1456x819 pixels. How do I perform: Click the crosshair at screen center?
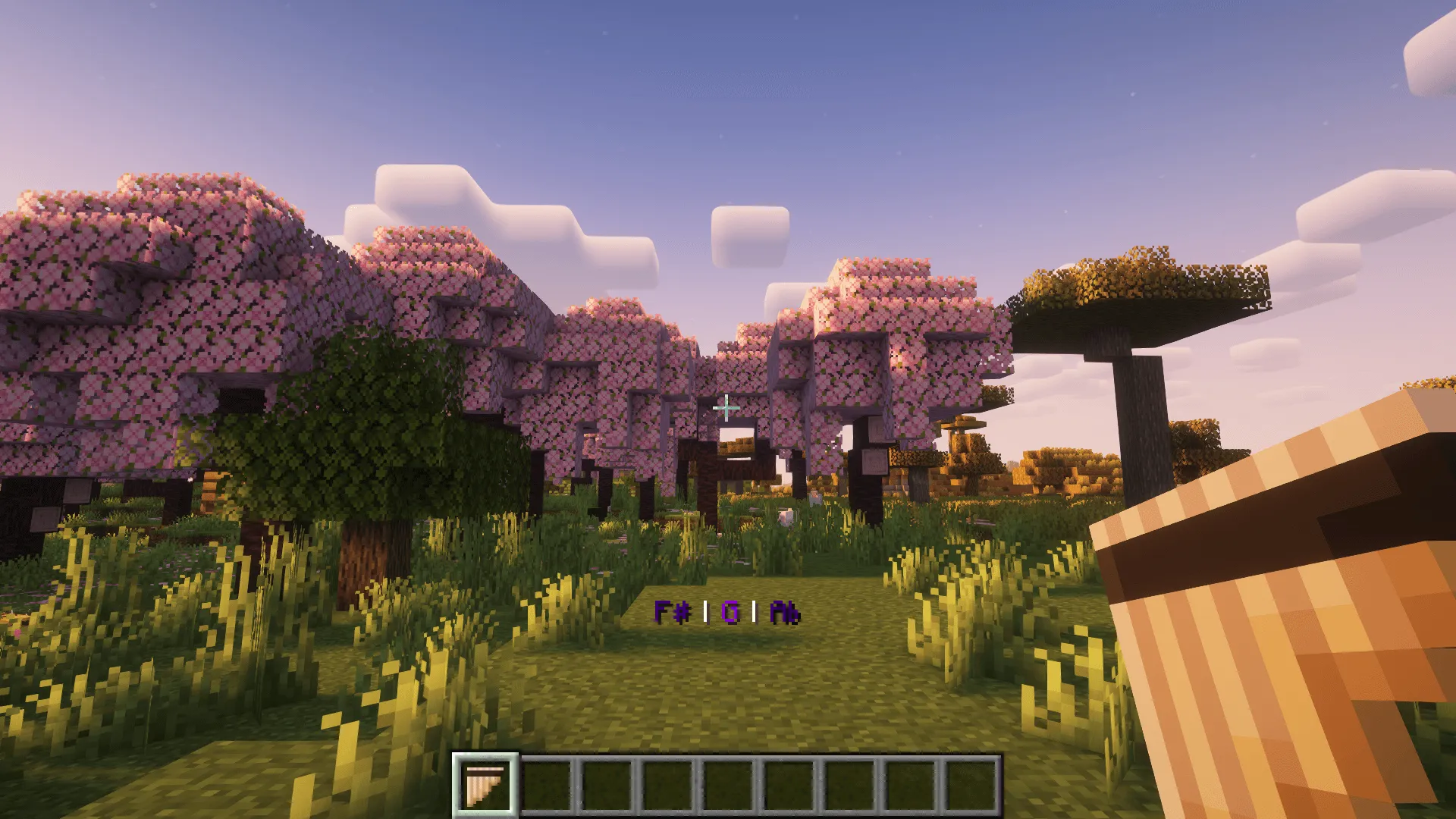728,409
